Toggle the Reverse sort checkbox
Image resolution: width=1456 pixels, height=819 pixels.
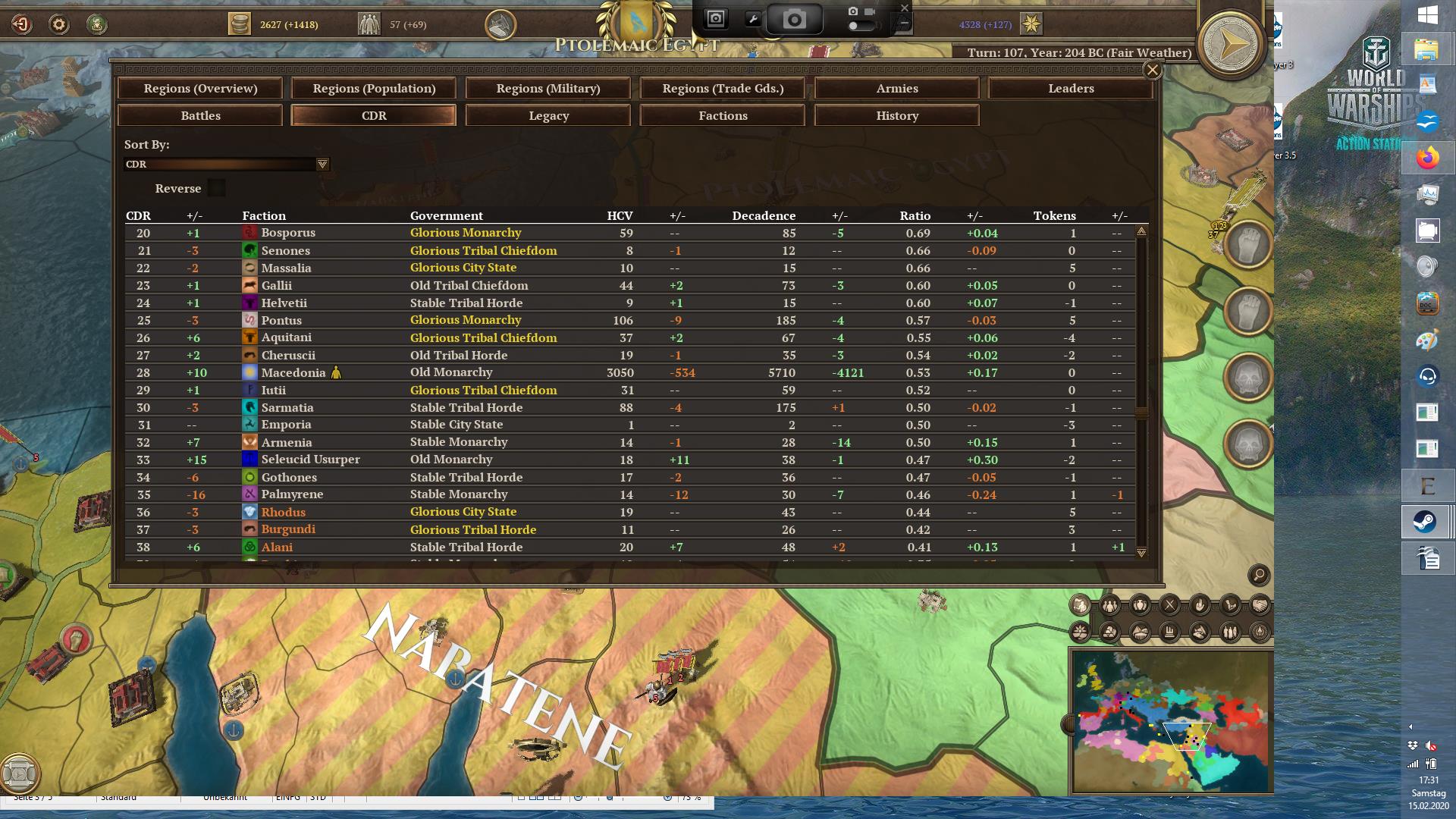[x=216, y=188]
